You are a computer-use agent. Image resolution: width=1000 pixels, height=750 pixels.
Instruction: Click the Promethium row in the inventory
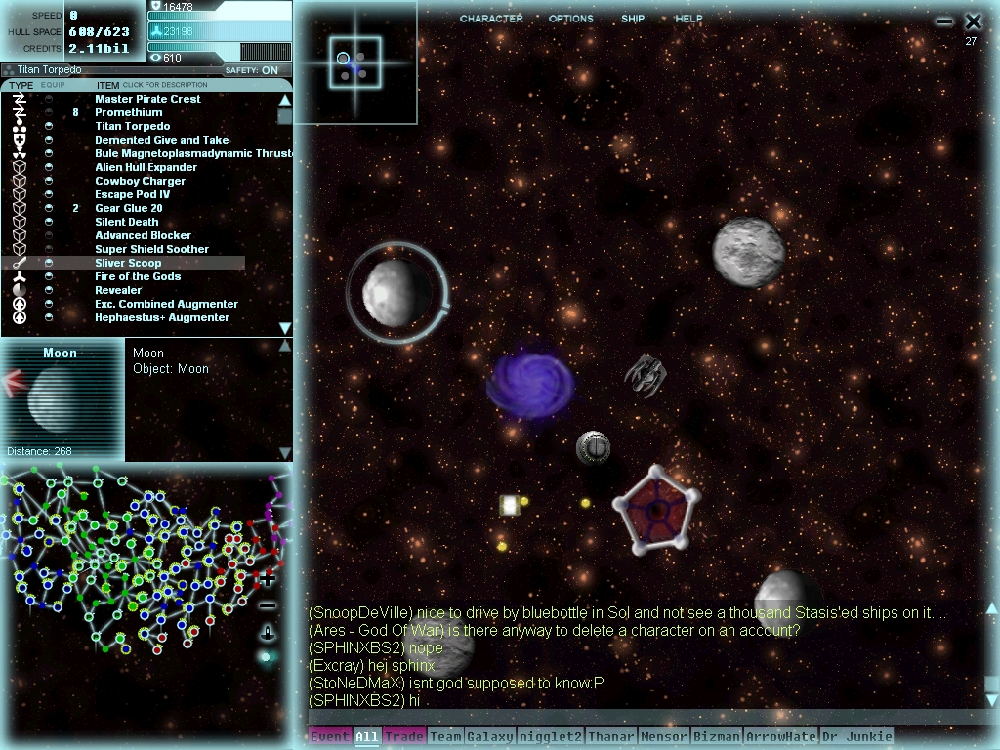click(128, 113)
